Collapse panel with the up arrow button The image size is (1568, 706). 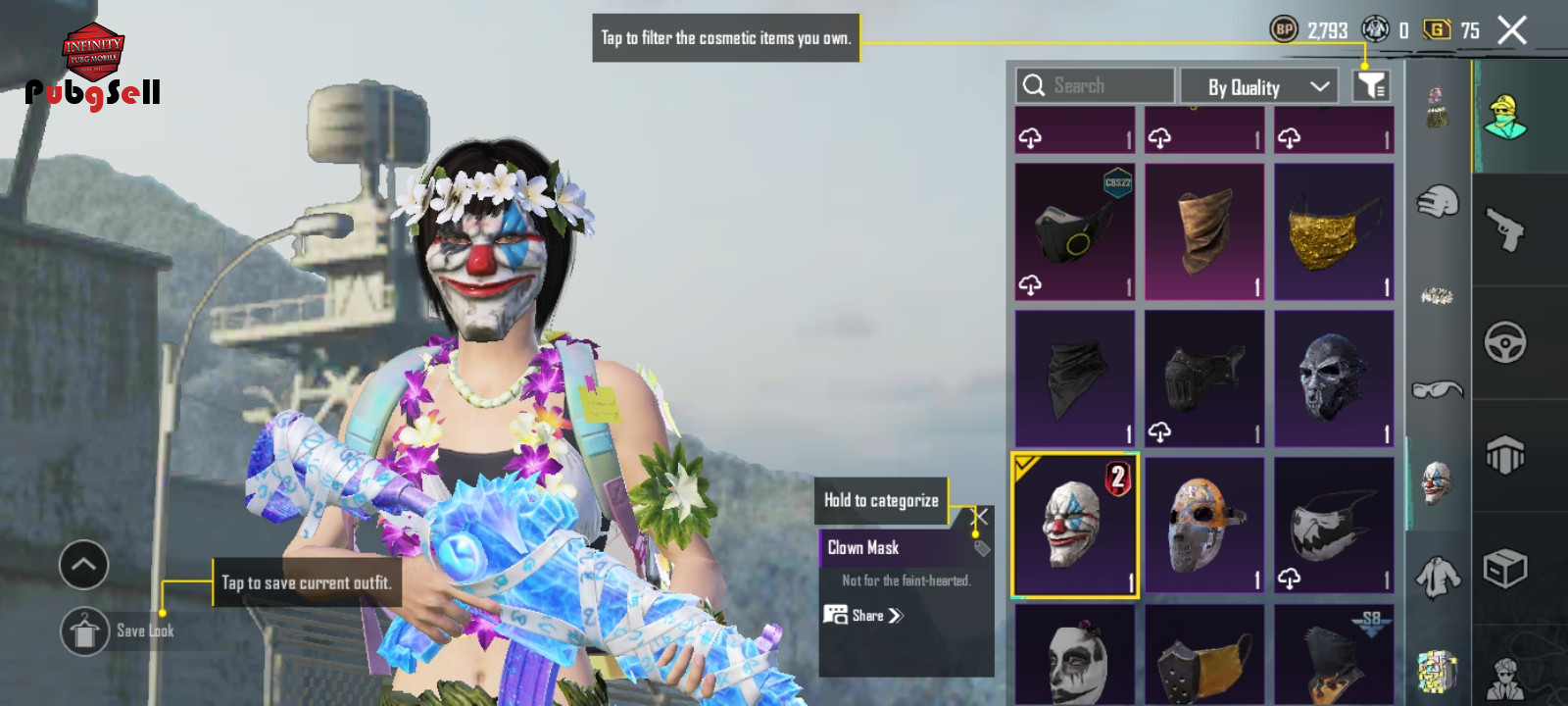(x=83, y=565)
